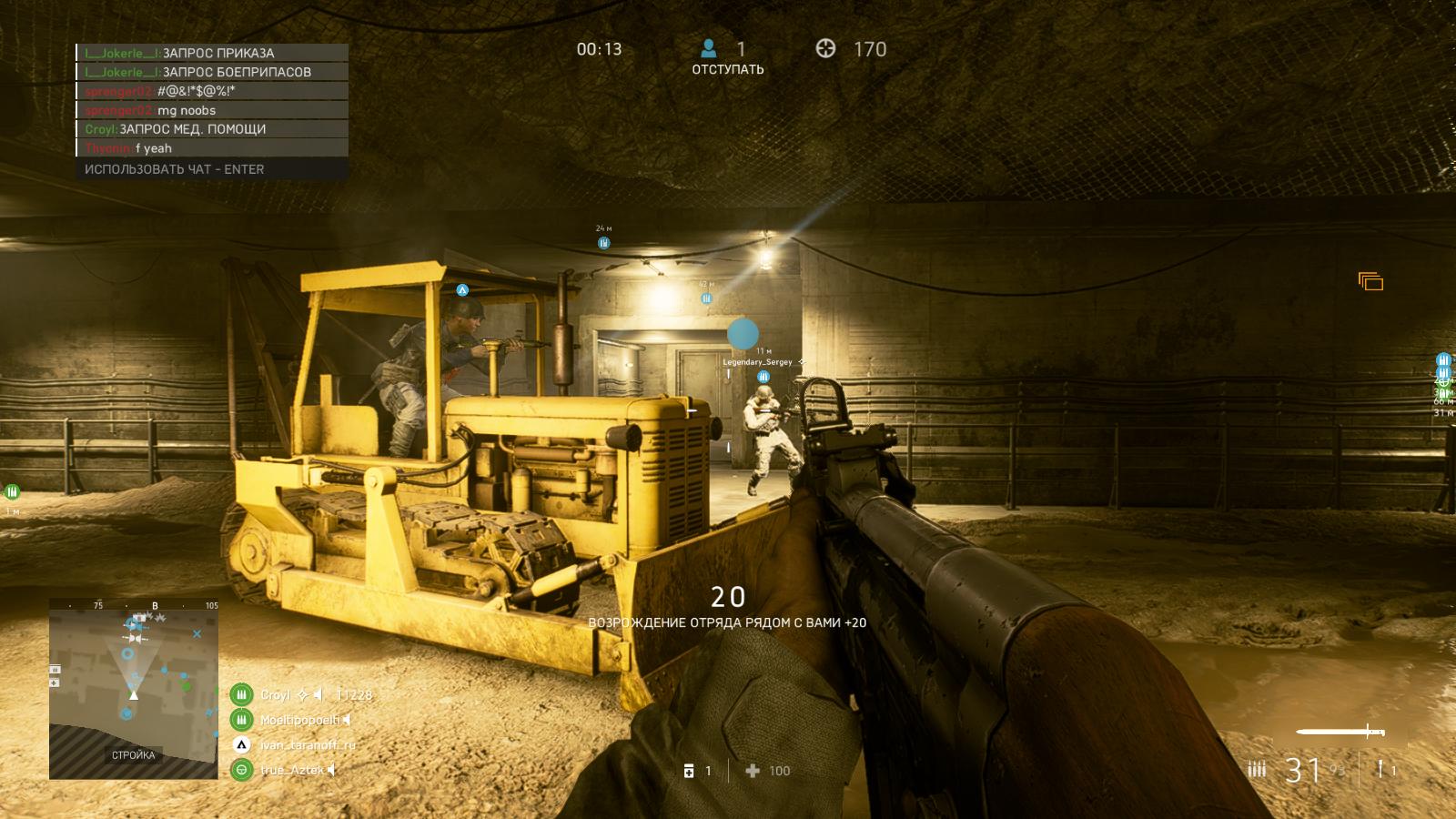The image size is (1456, 819).
Task: Click the teammate Legendary_Sergey name tag
Action: [x=757, y=362]
